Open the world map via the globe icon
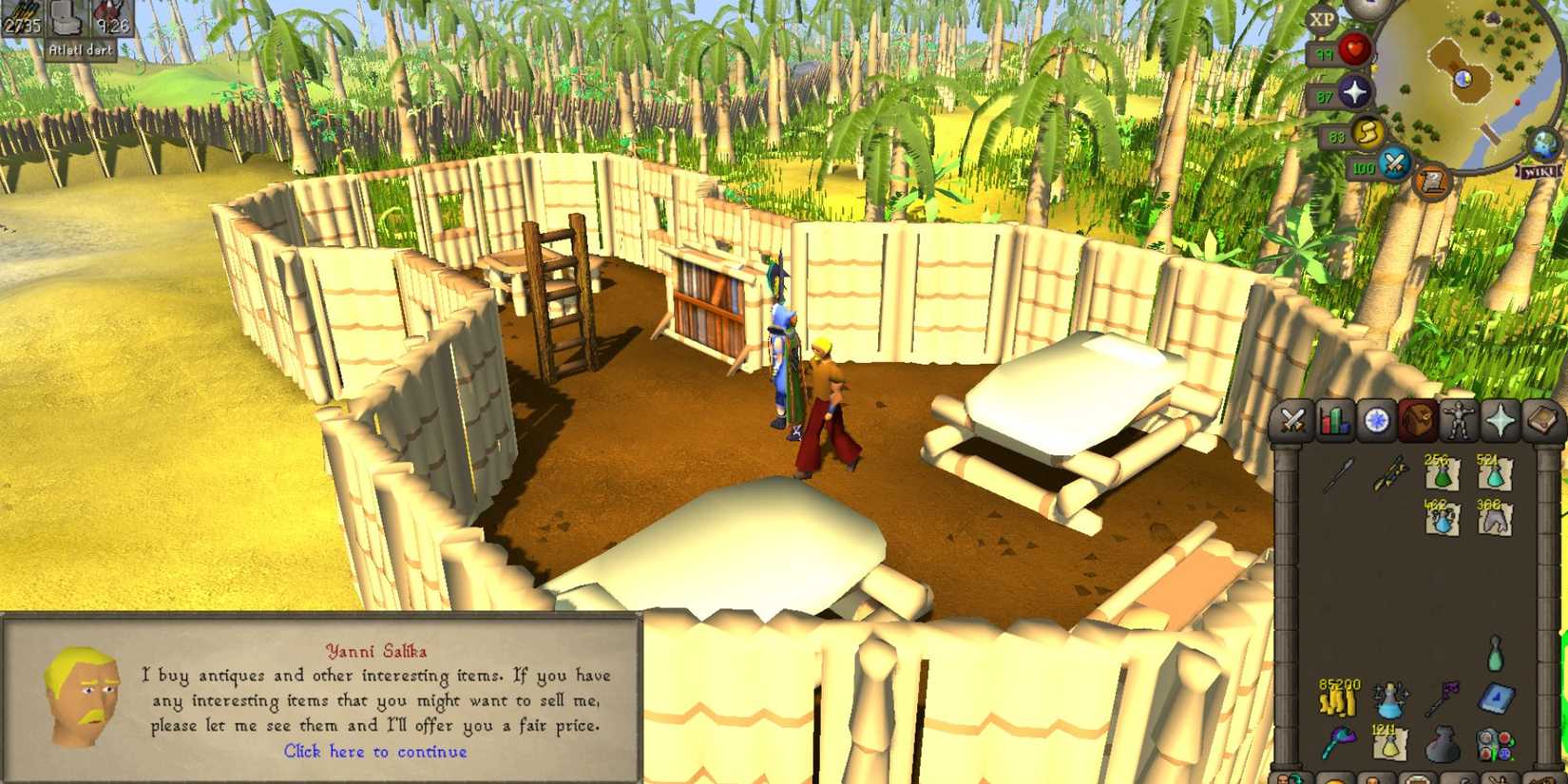1568x784 pixels. click(1541, 144)
